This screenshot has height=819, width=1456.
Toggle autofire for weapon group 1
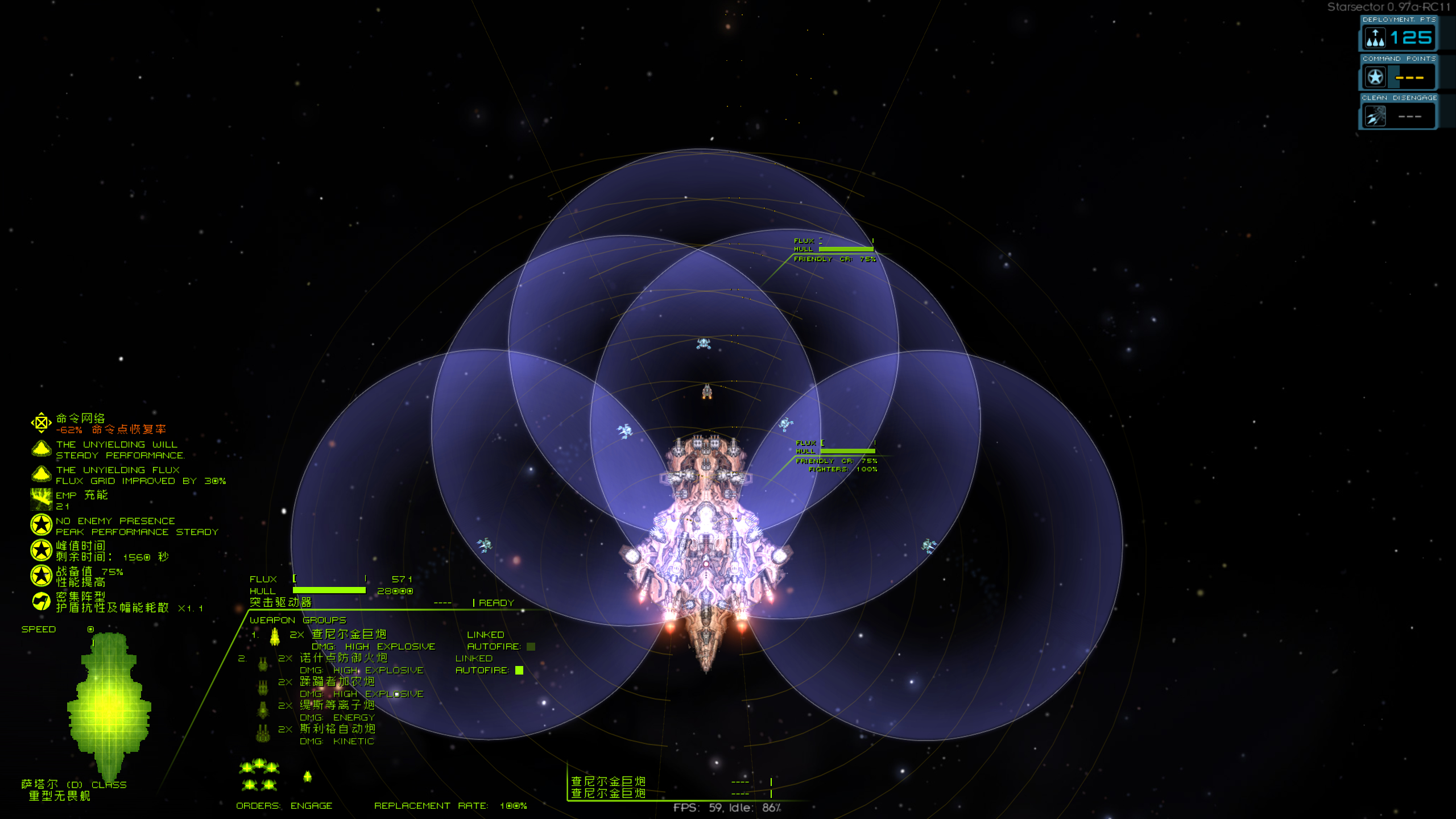coord(530,646)
